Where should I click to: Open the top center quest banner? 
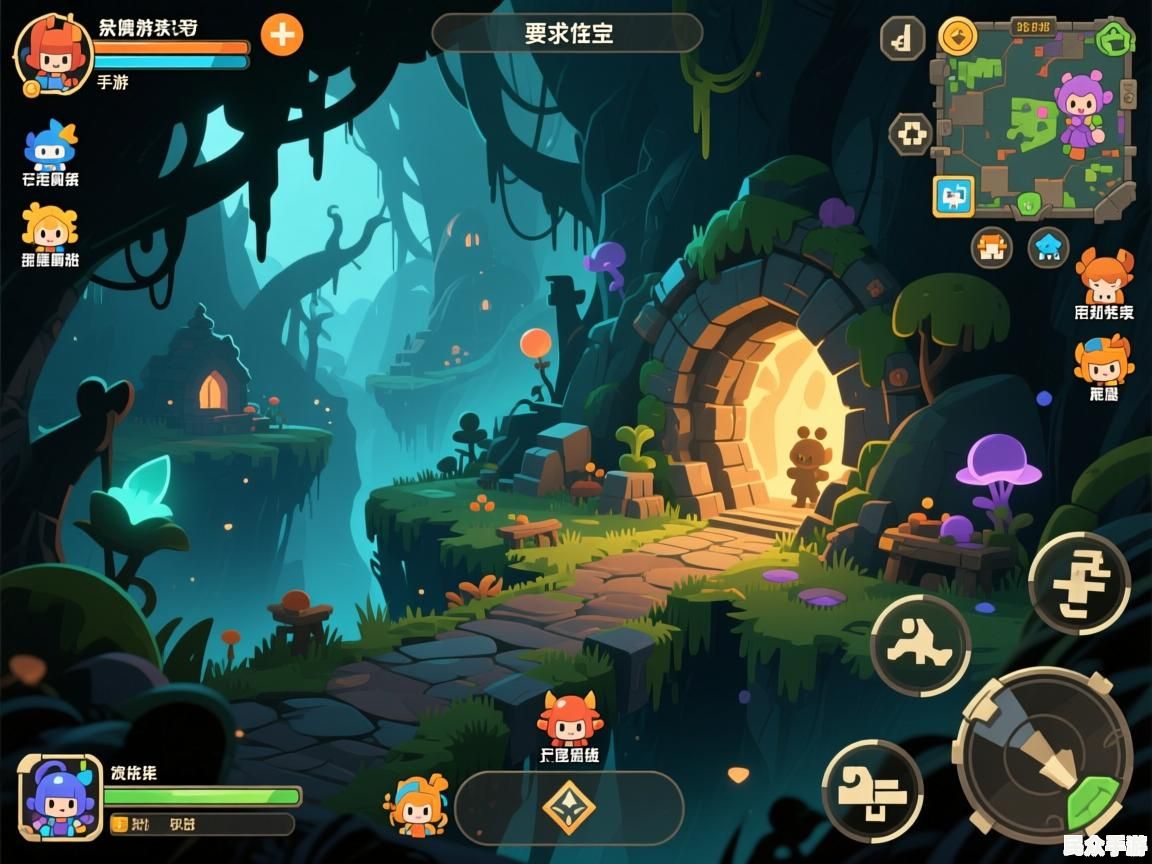[x=567, y=33]
